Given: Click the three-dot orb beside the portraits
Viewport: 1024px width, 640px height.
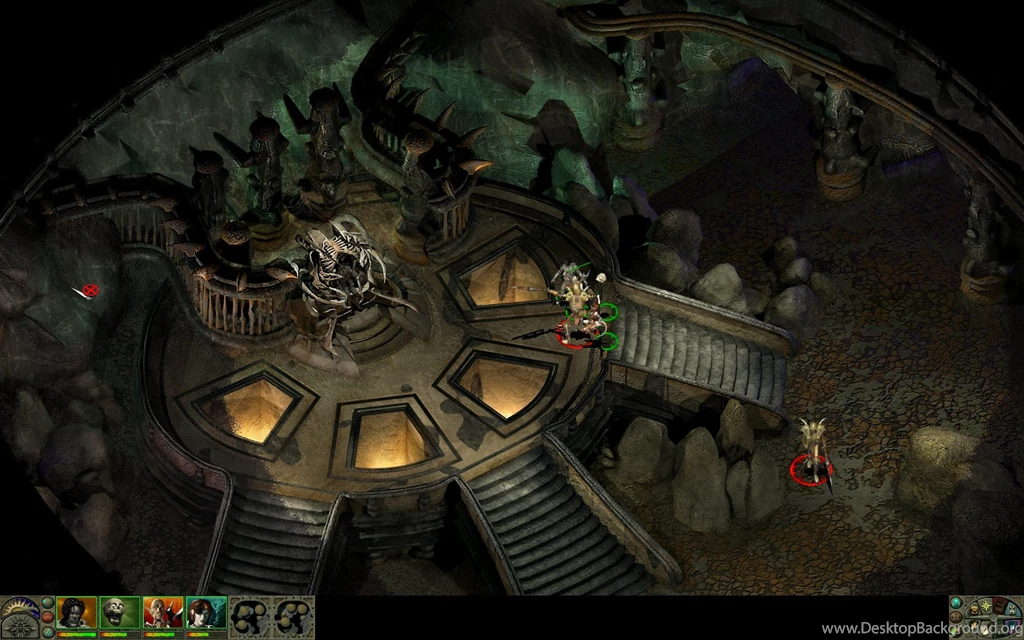Looking at the screenshot, I should [48, 632].
